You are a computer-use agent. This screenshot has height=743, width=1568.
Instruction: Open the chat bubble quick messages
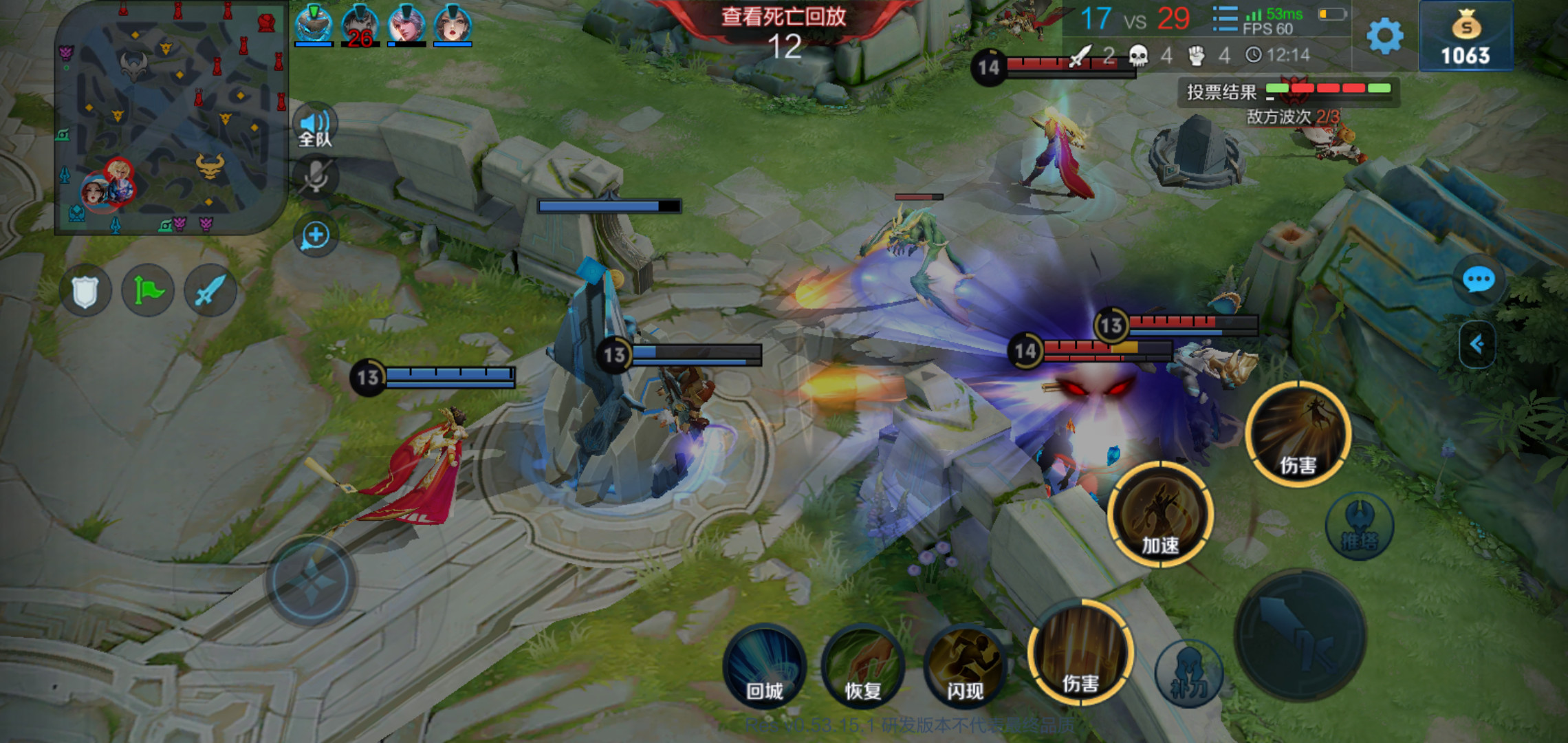[x=1478, y=280]
